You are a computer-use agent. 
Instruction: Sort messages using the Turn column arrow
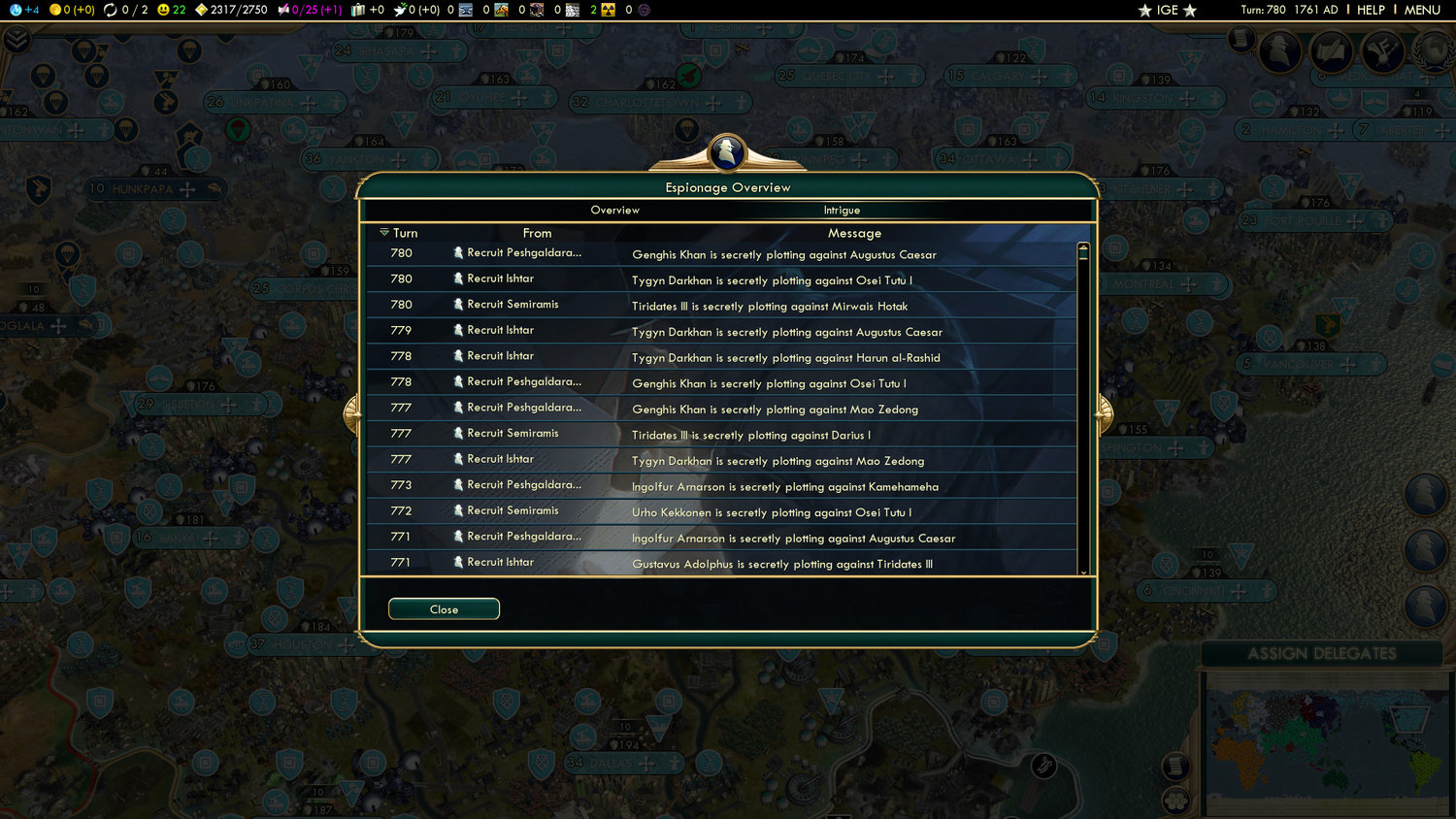coord(382,233)
